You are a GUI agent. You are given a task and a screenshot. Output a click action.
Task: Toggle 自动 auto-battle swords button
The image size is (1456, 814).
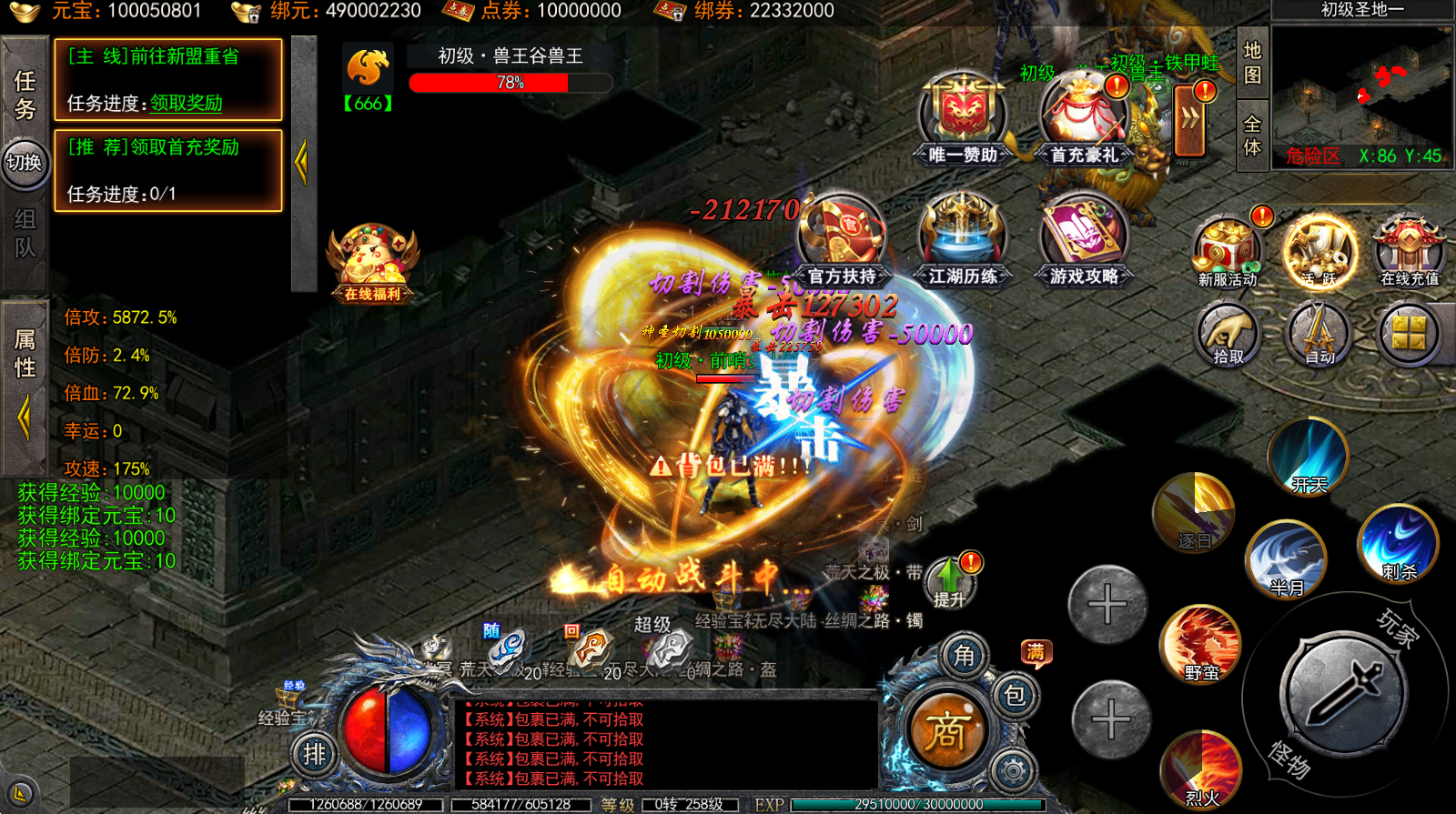point(1319,335)
